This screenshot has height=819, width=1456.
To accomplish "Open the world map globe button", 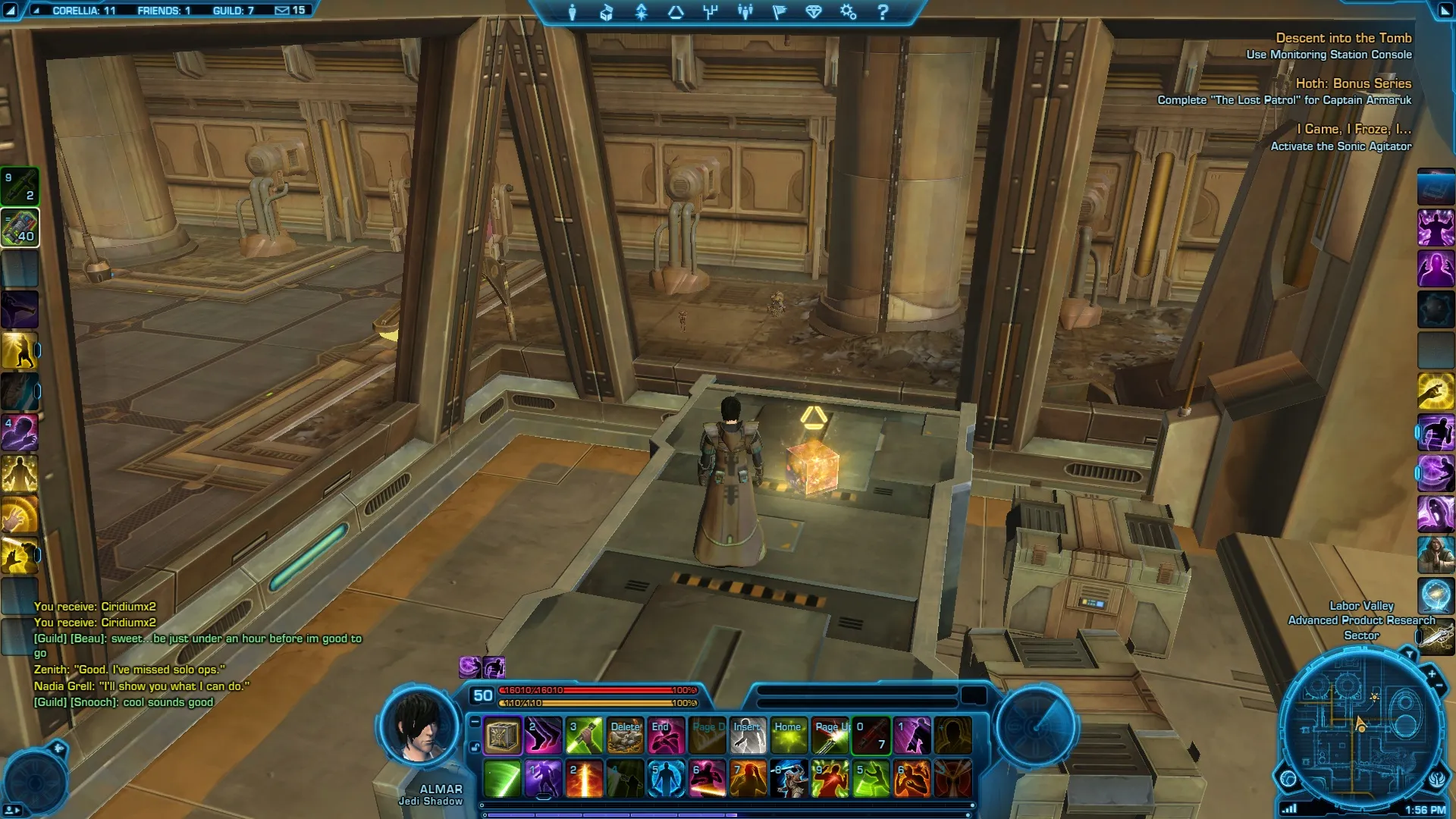I will [x=1288, y=778].
